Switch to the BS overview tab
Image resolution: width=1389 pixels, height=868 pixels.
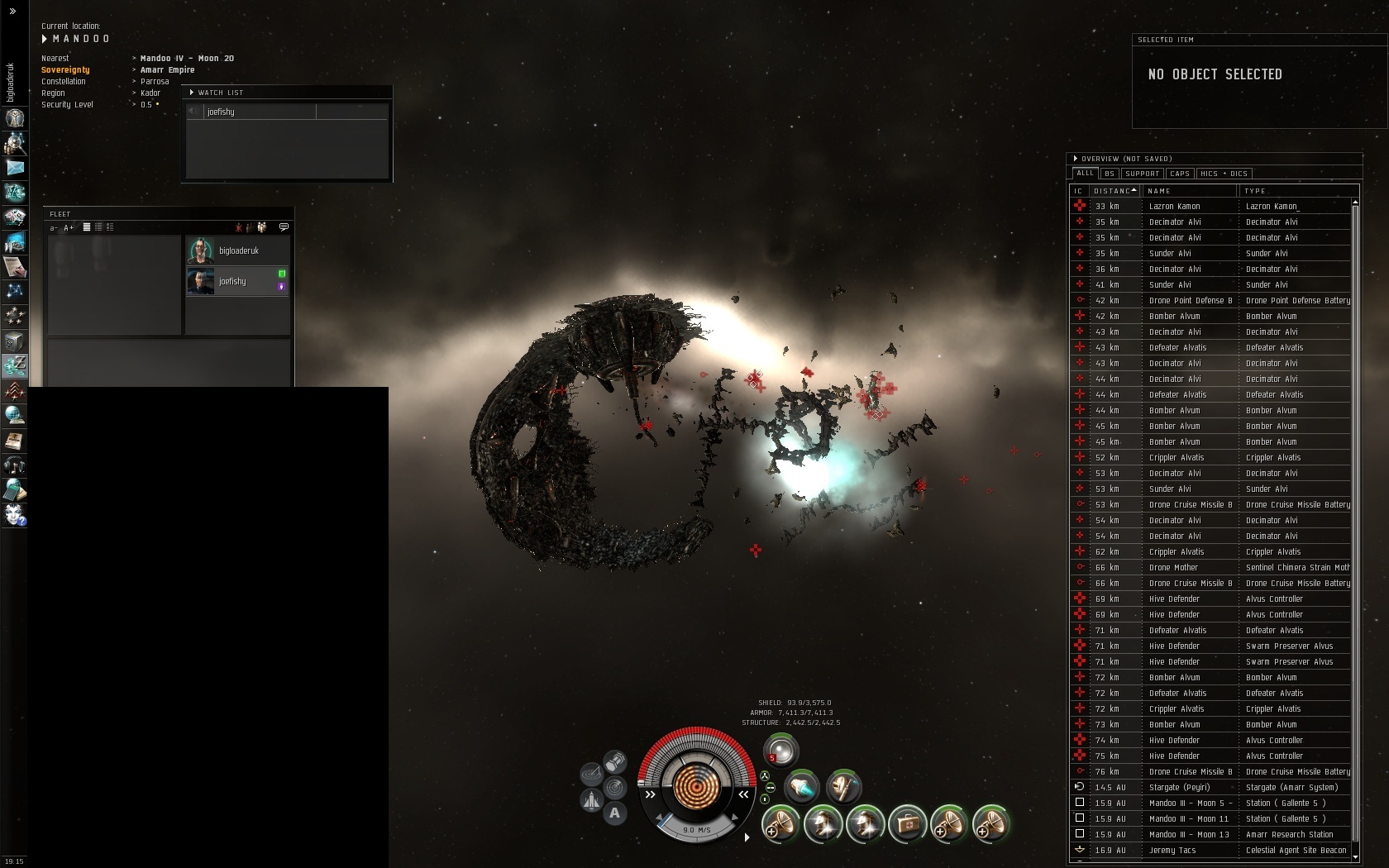click(1110, 174)
